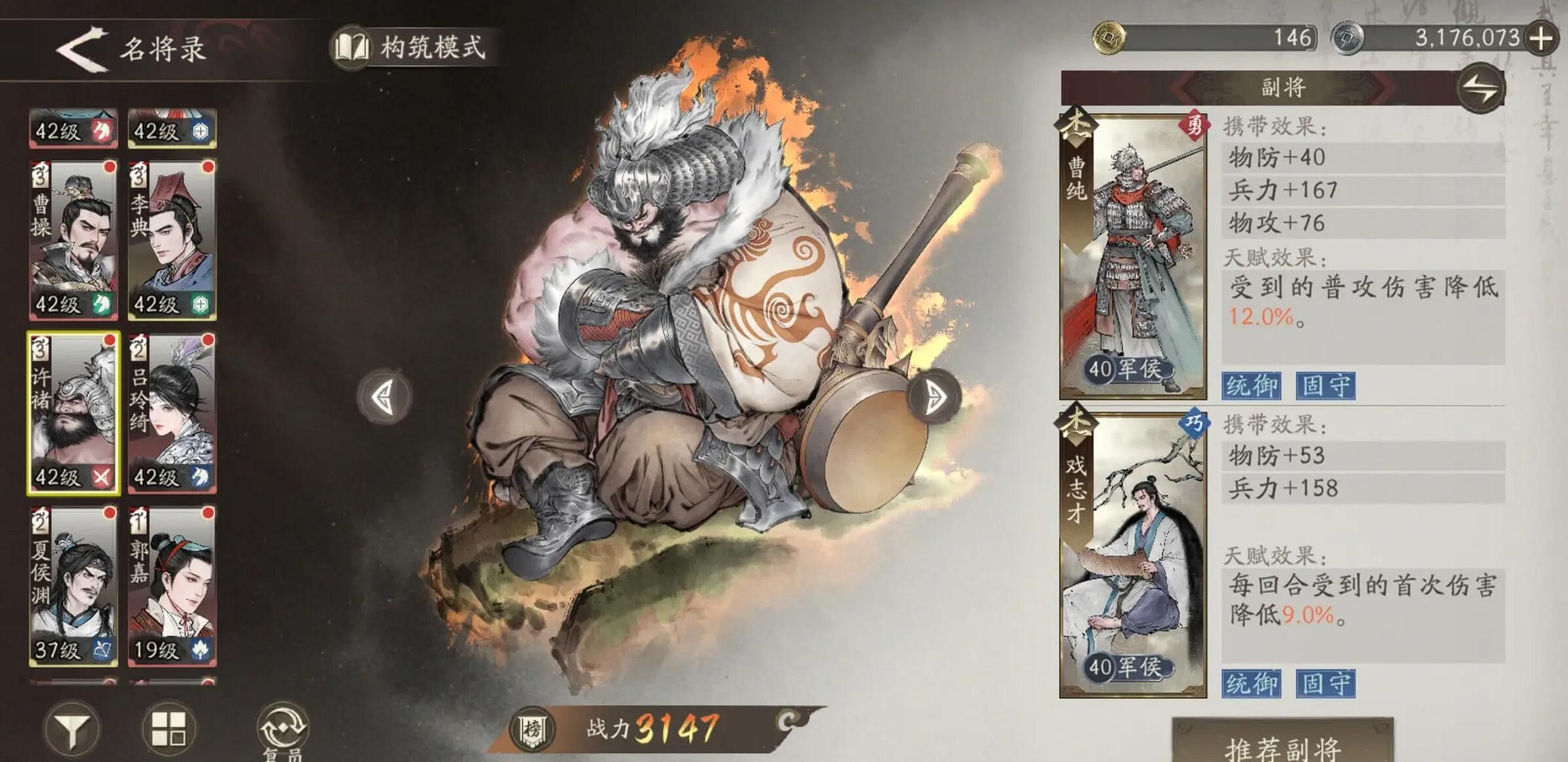
Task: Swap 副将 panel with arrows button
Action: (x=1481, y=88)
